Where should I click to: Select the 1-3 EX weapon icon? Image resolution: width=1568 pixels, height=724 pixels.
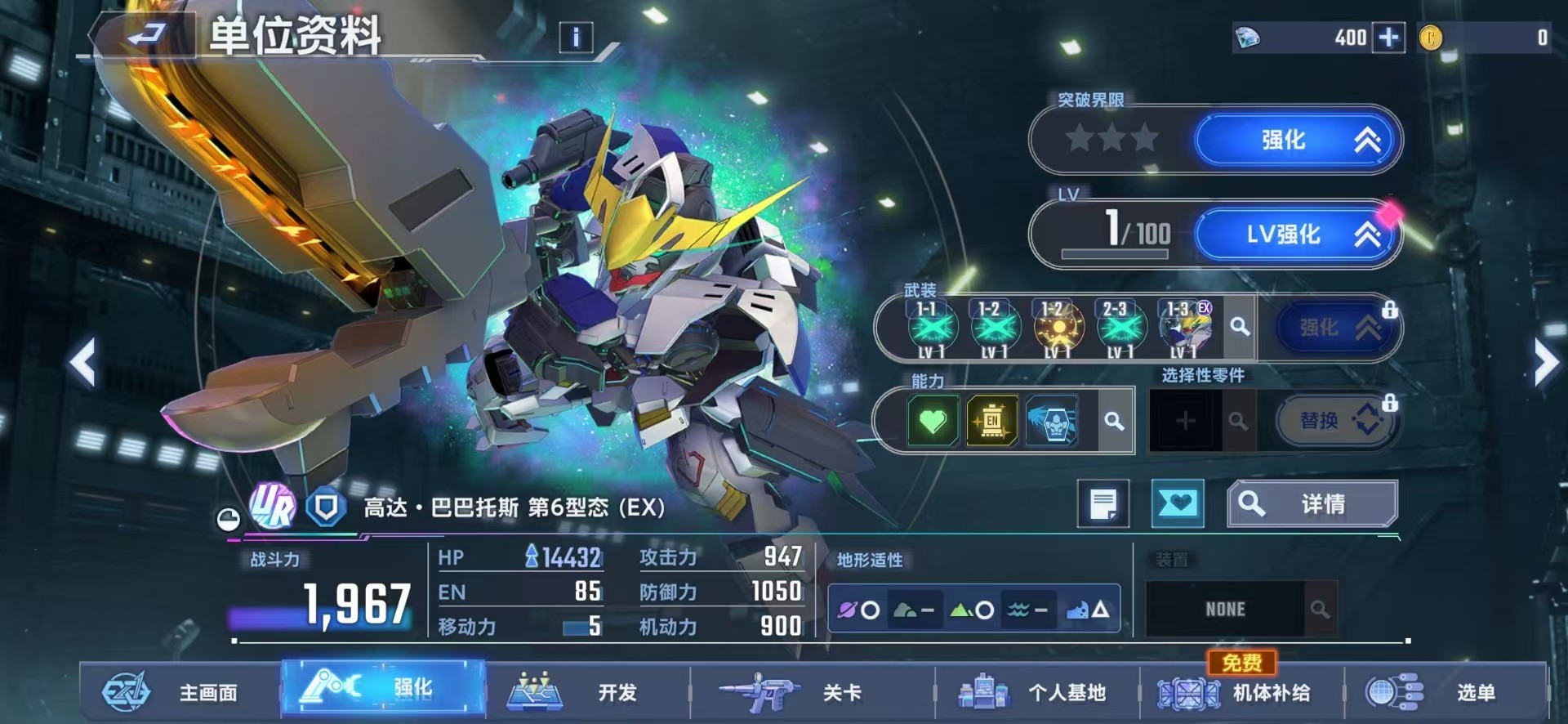(1184, 327)
